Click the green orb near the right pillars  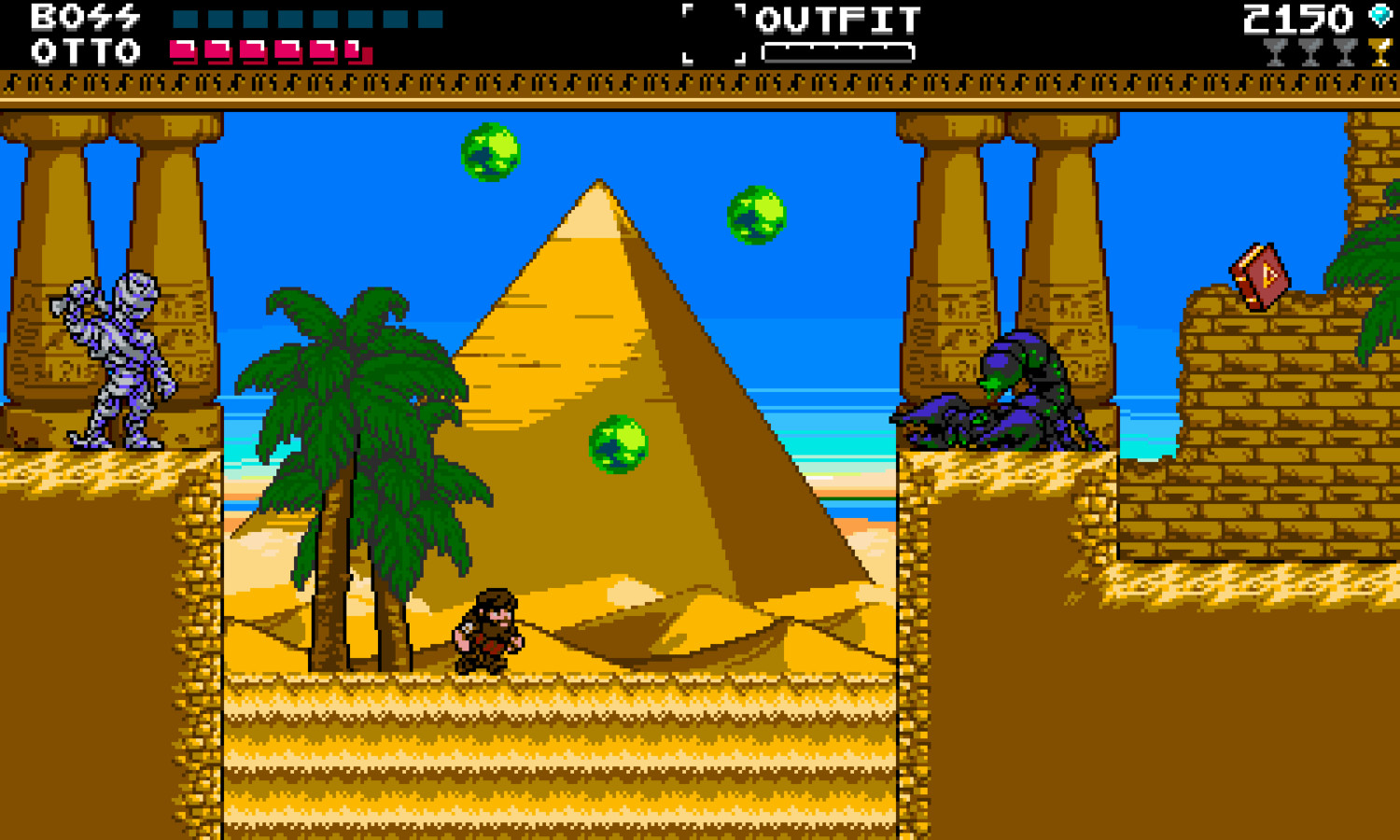tap(756, 217)
